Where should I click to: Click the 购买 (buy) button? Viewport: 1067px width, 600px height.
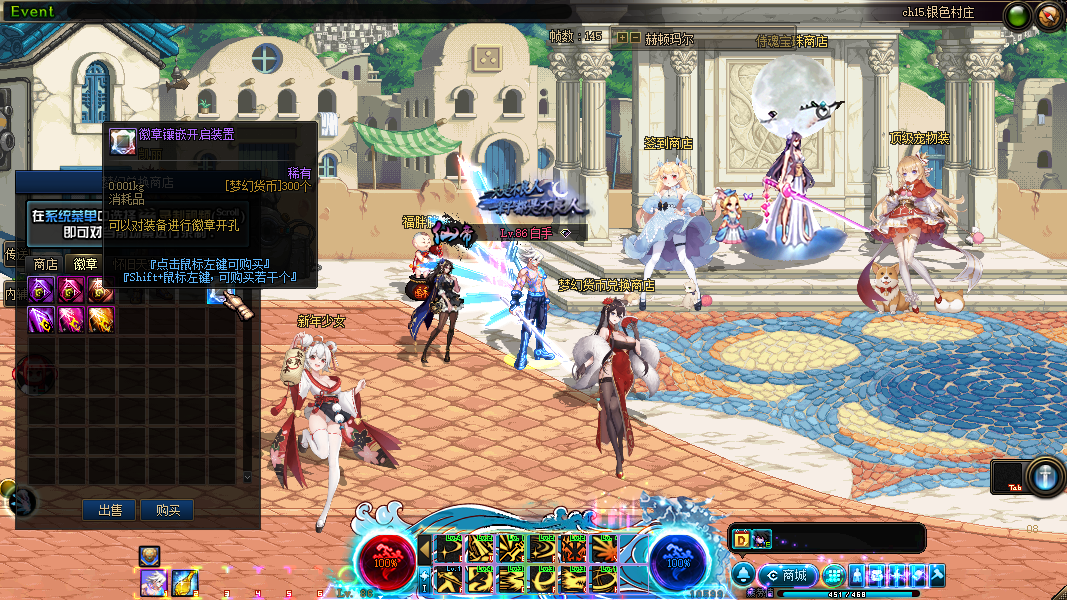click(167, 510)
